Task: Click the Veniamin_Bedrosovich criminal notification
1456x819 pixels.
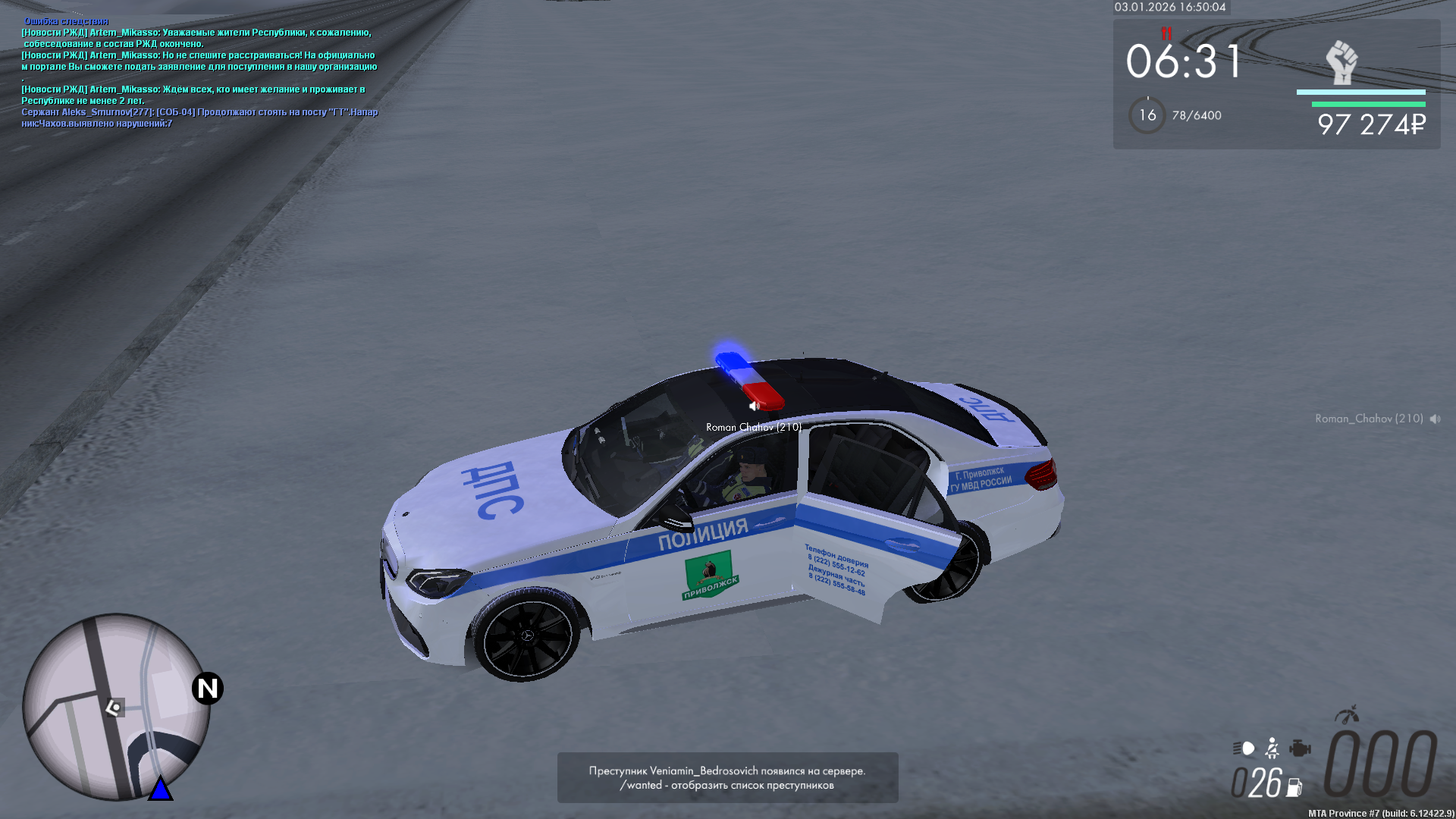Action: [x=727, y=777]
